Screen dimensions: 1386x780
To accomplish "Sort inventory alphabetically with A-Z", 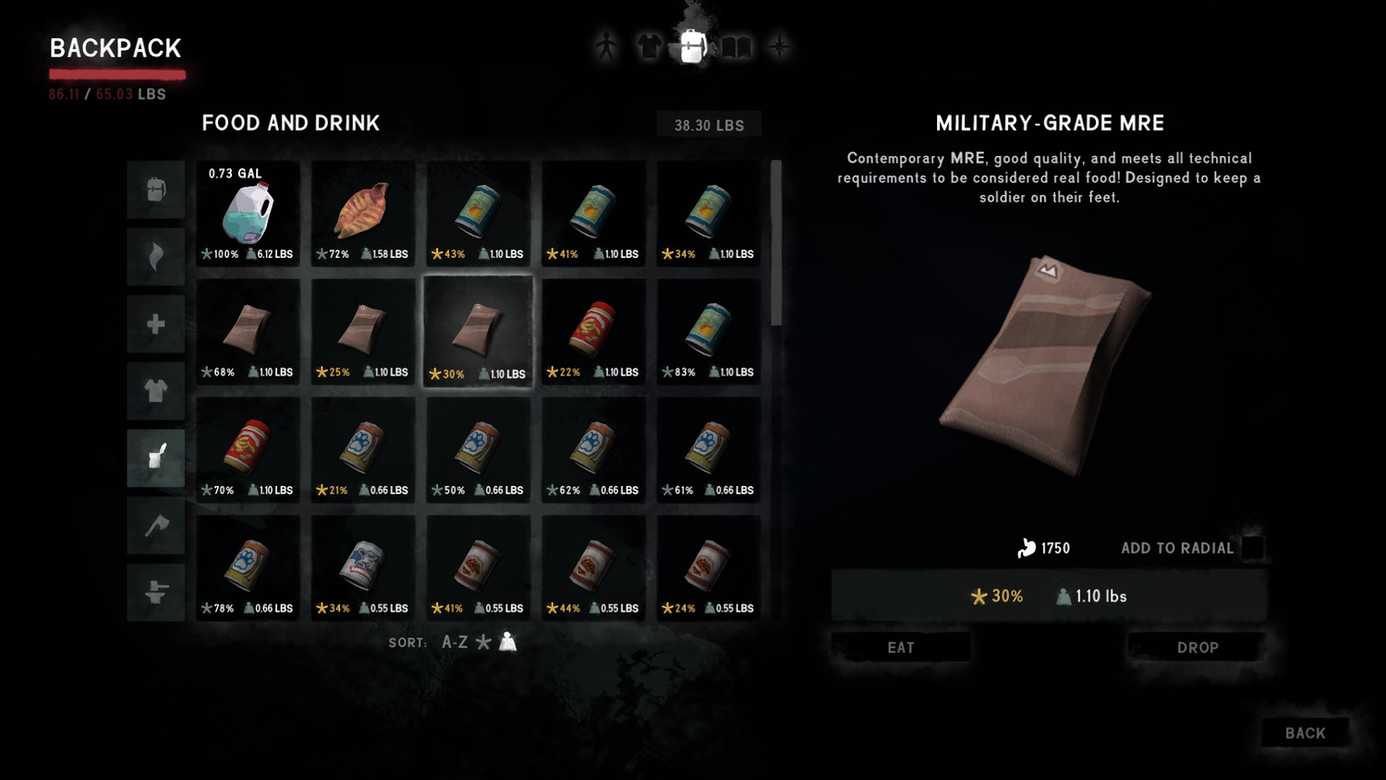I will (455, 642).
